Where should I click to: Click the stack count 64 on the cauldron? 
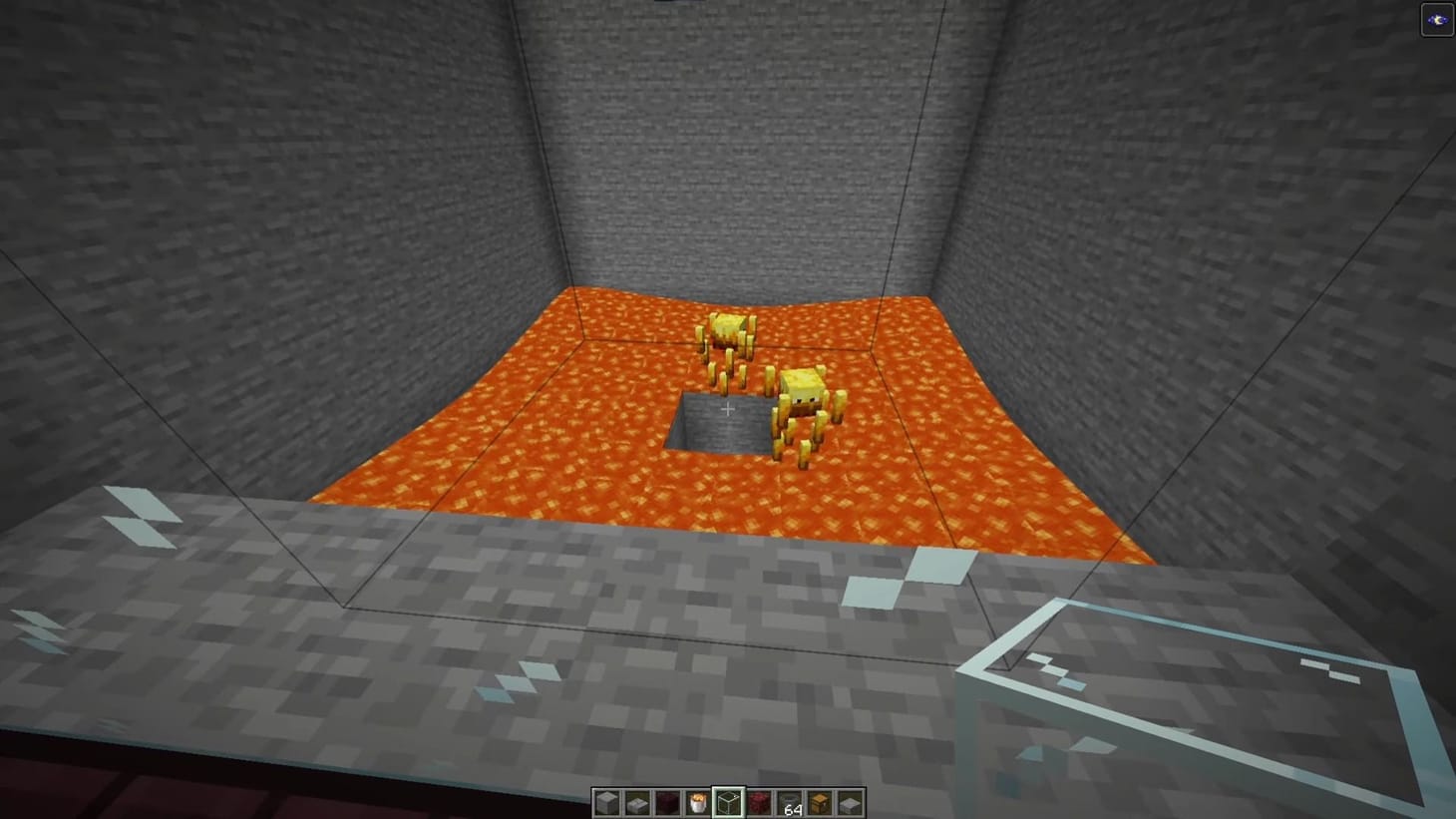tap(793, 809)
